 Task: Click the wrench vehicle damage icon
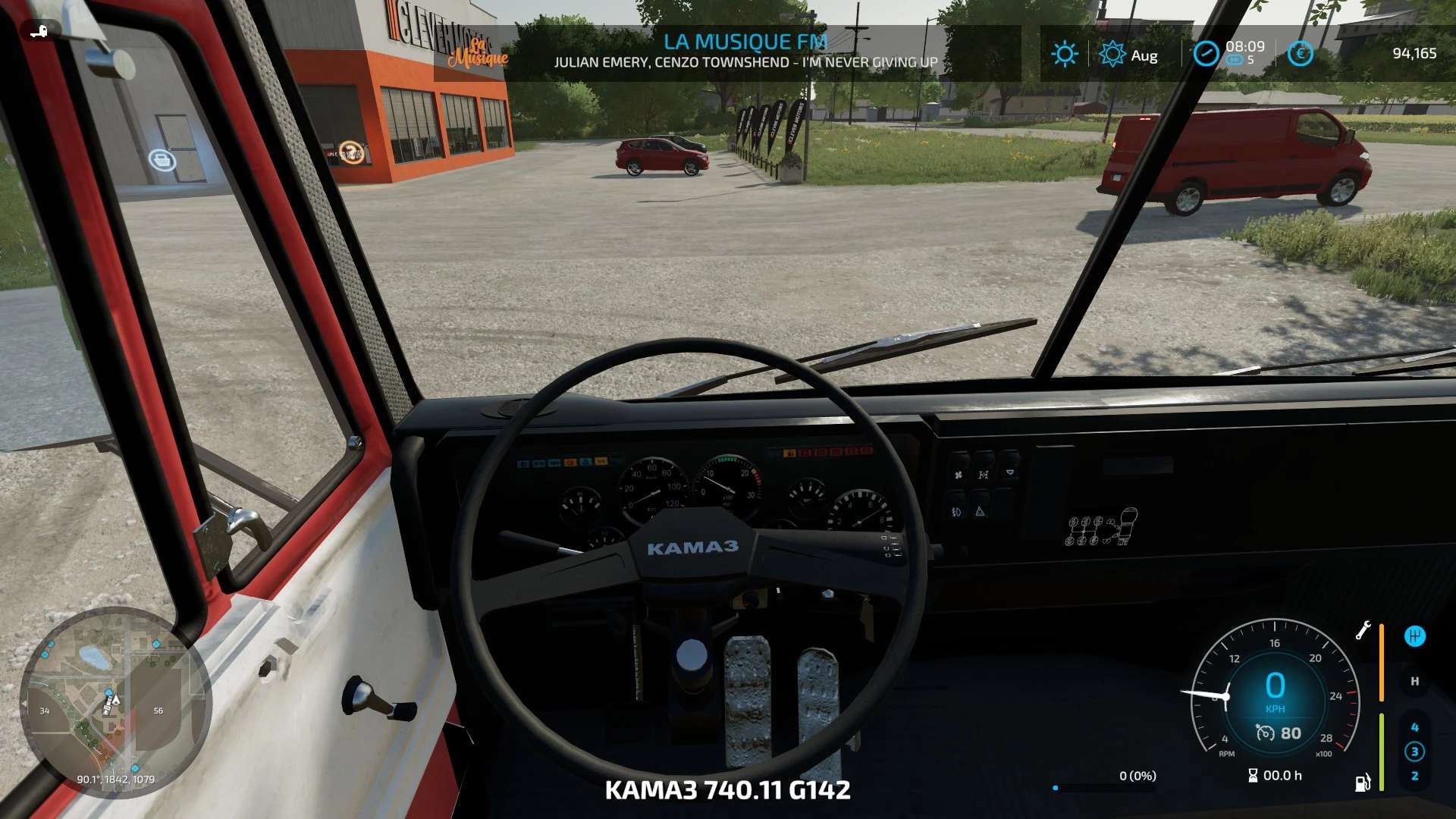pyautogui.click(x=1363, y=630)
